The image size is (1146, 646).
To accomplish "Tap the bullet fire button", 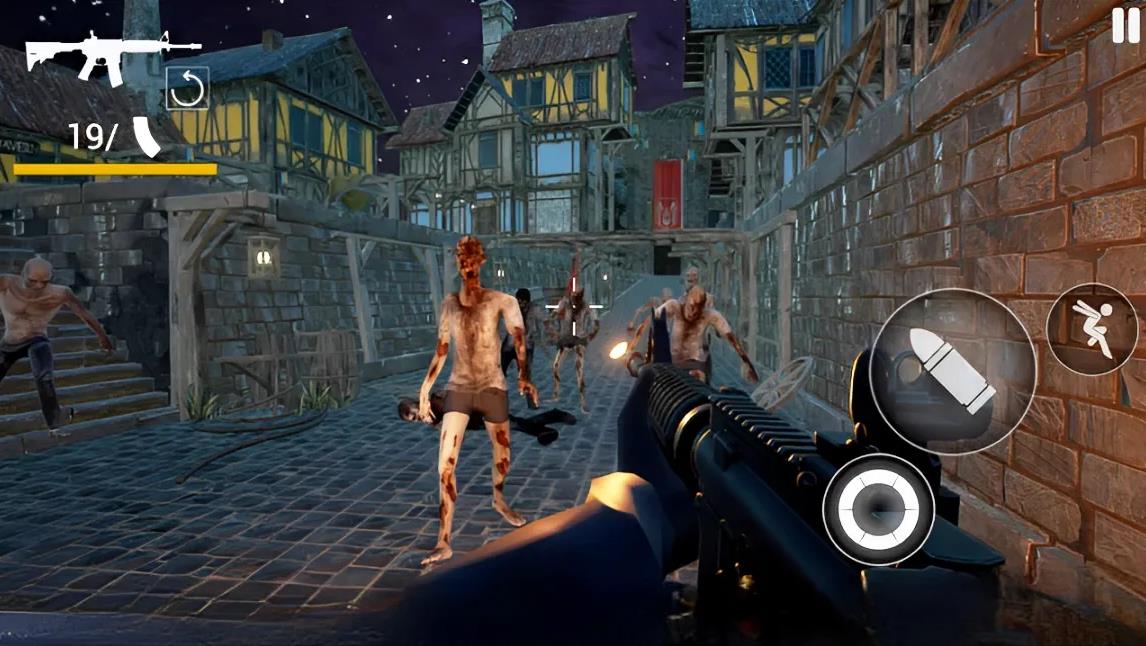I will (x=952, y=371).
